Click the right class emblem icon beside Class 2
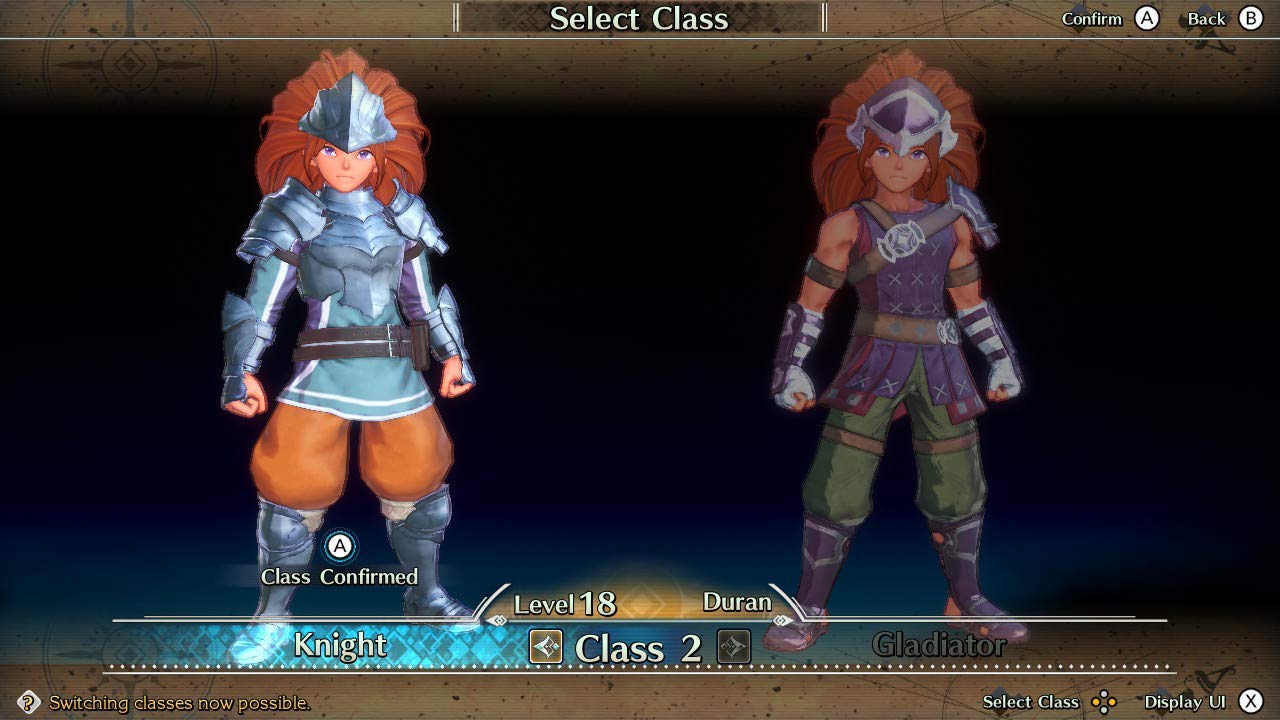The height and width of the screenshot is (720, 1280). [733, 648]
